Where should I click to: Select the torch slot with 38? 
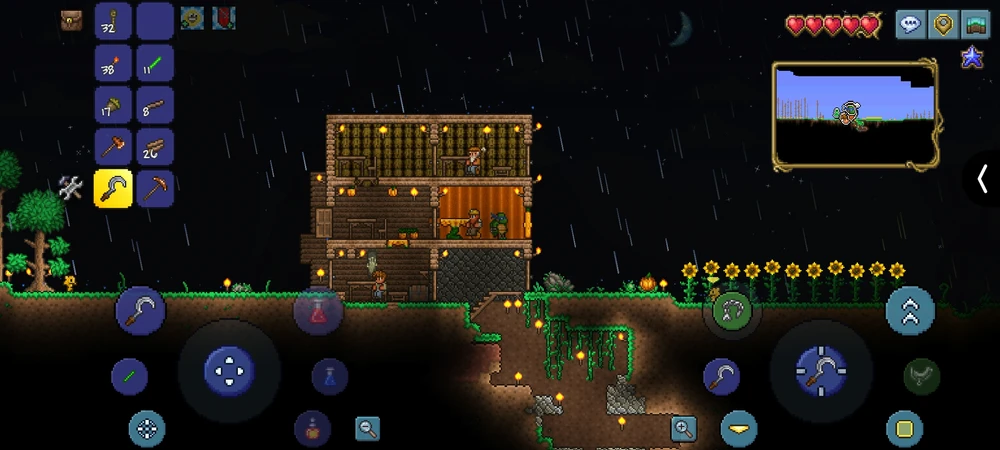[113, 63]
